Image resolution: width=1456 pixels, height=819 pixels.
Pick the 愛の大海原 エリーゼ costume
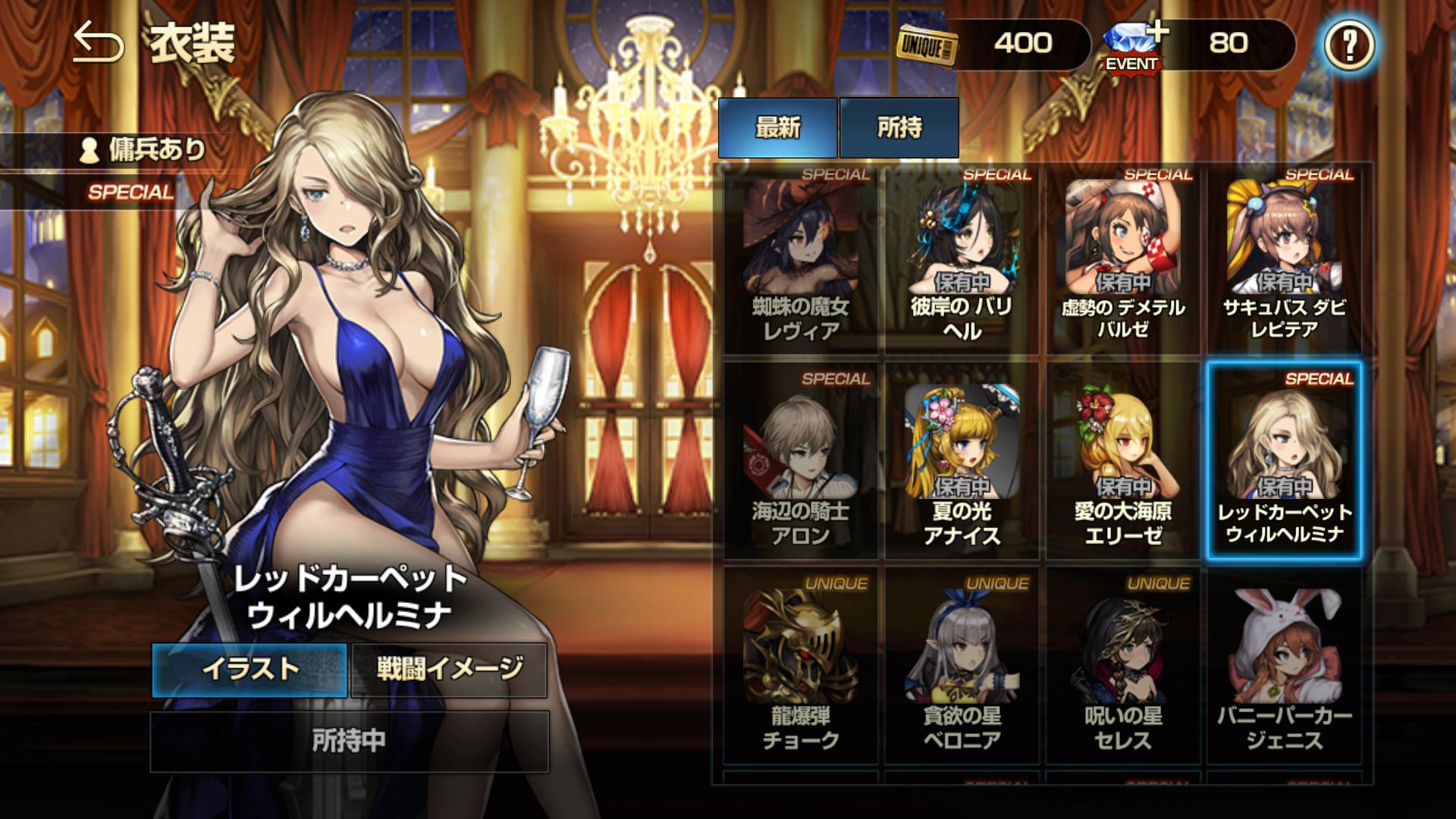click(1123, 462)
